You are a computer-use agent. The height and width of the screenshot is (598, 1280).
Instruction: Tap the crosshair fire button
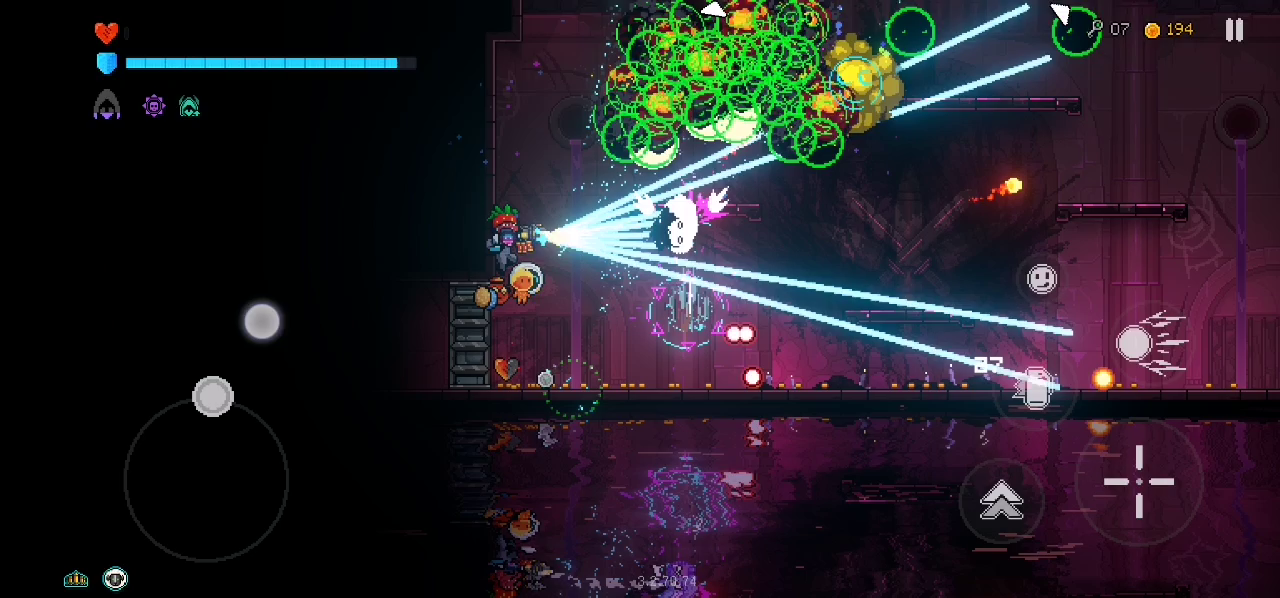pos(1139,482)
